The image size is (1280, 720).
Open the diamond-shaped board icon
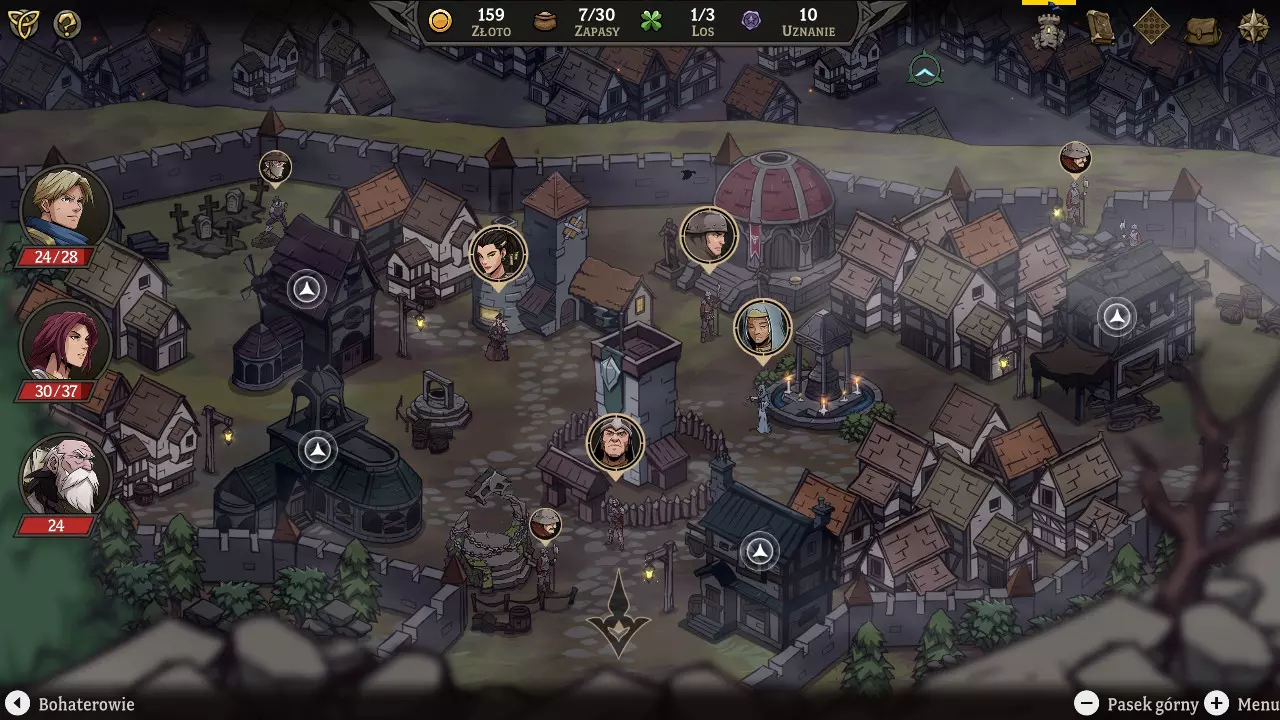[1151, 27]
